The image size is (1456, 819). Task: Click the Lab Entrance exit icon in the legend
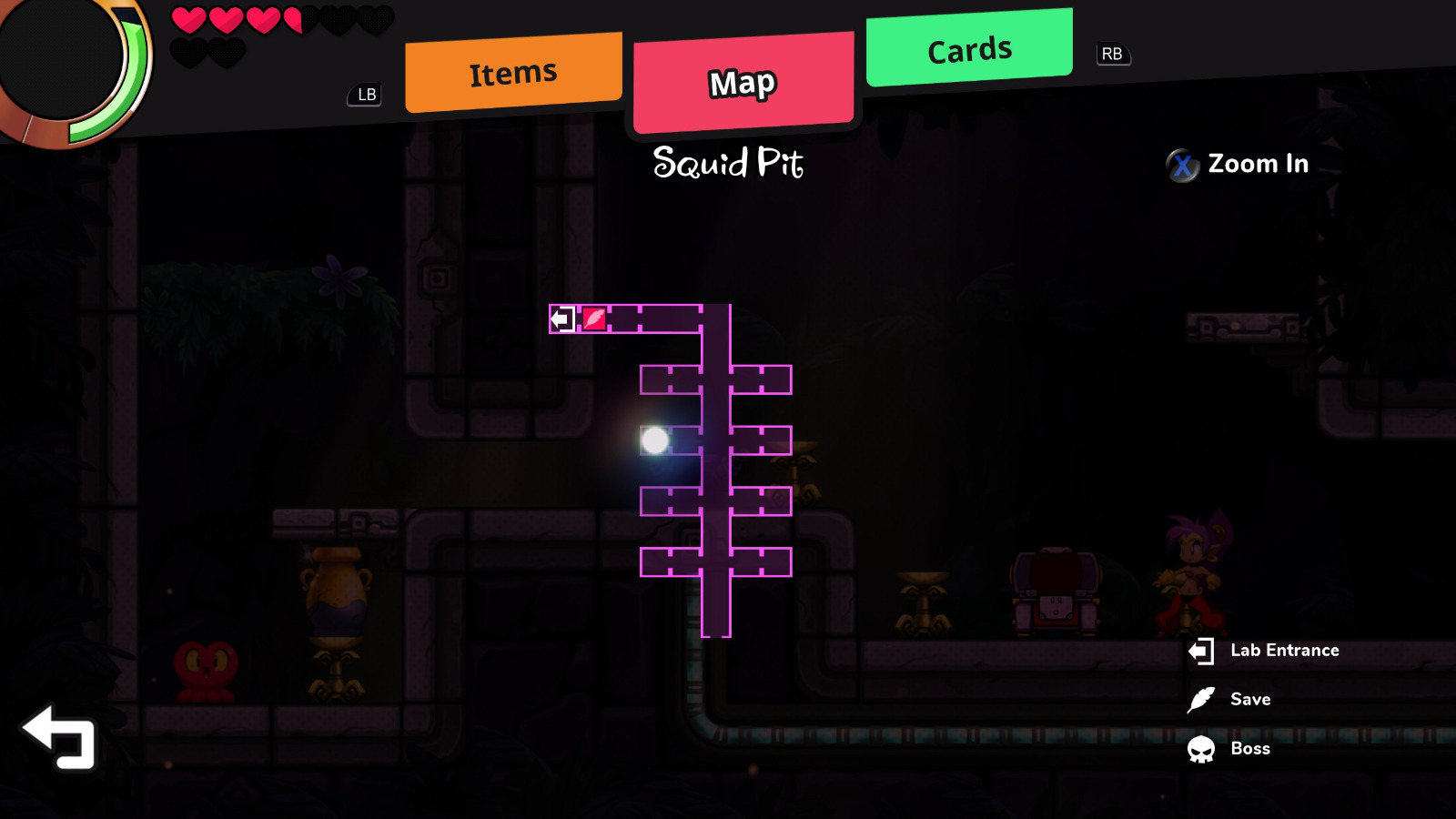1204,650
